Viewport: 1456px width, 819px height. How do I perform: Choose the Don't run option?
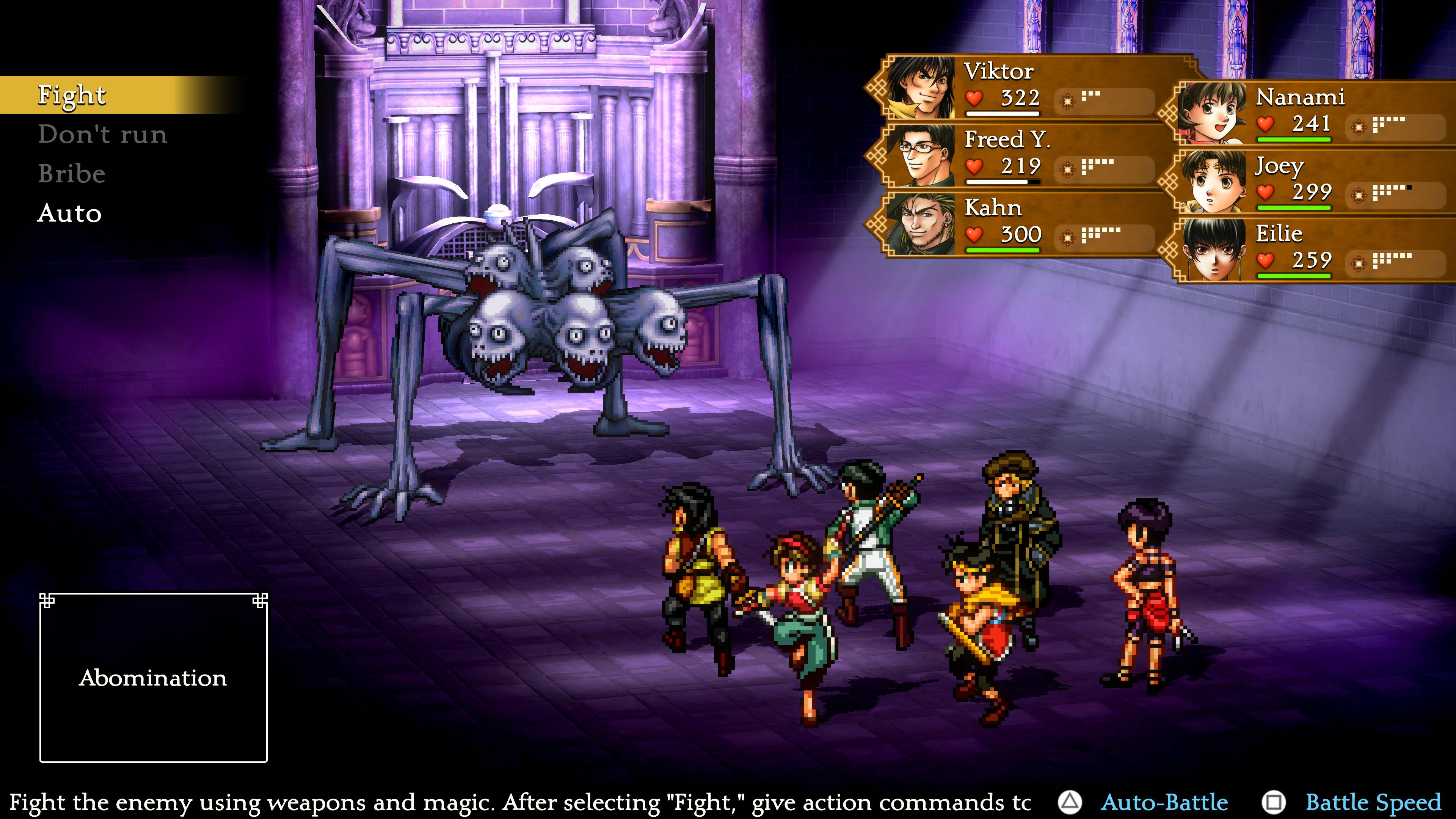pyautogui.click(x=102, y=135)
